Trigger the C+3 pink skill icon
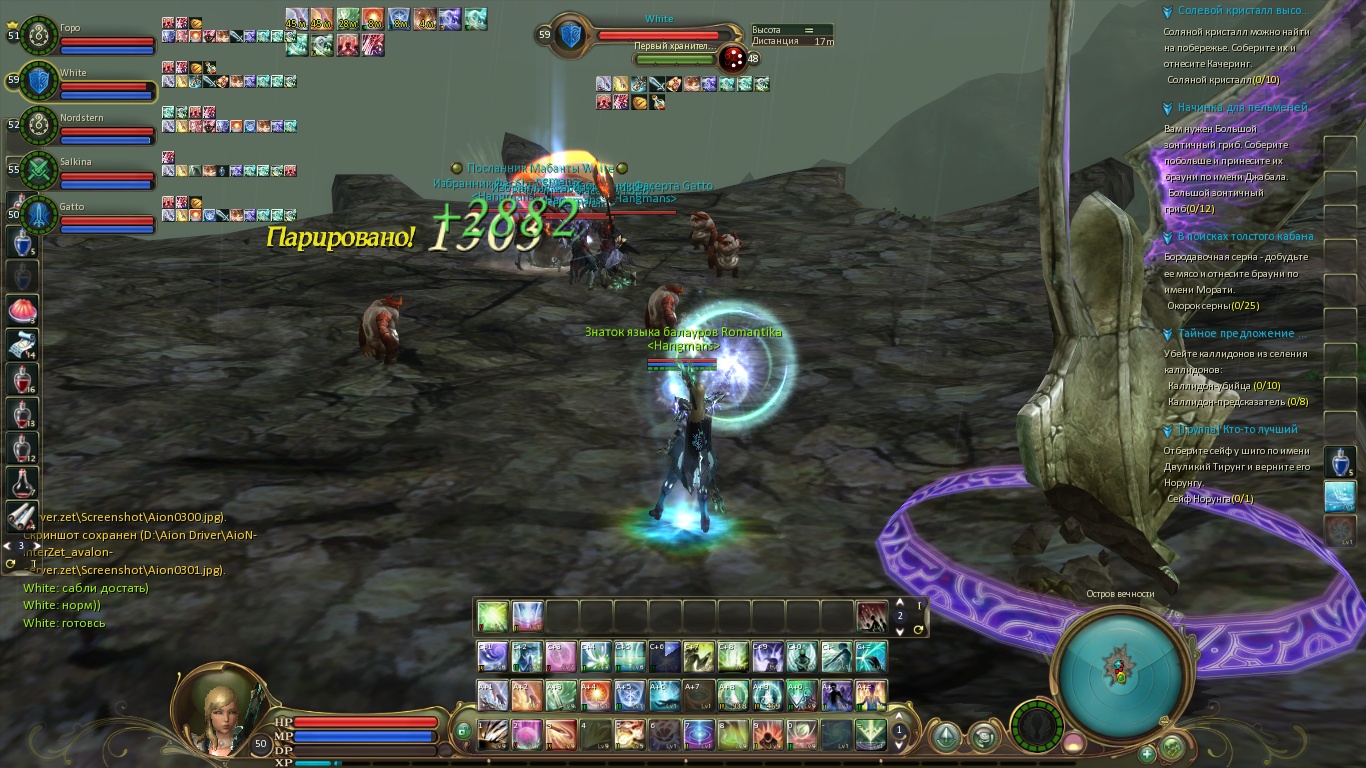The width and height of the screenshot is (1366, 768). point(560,656)
